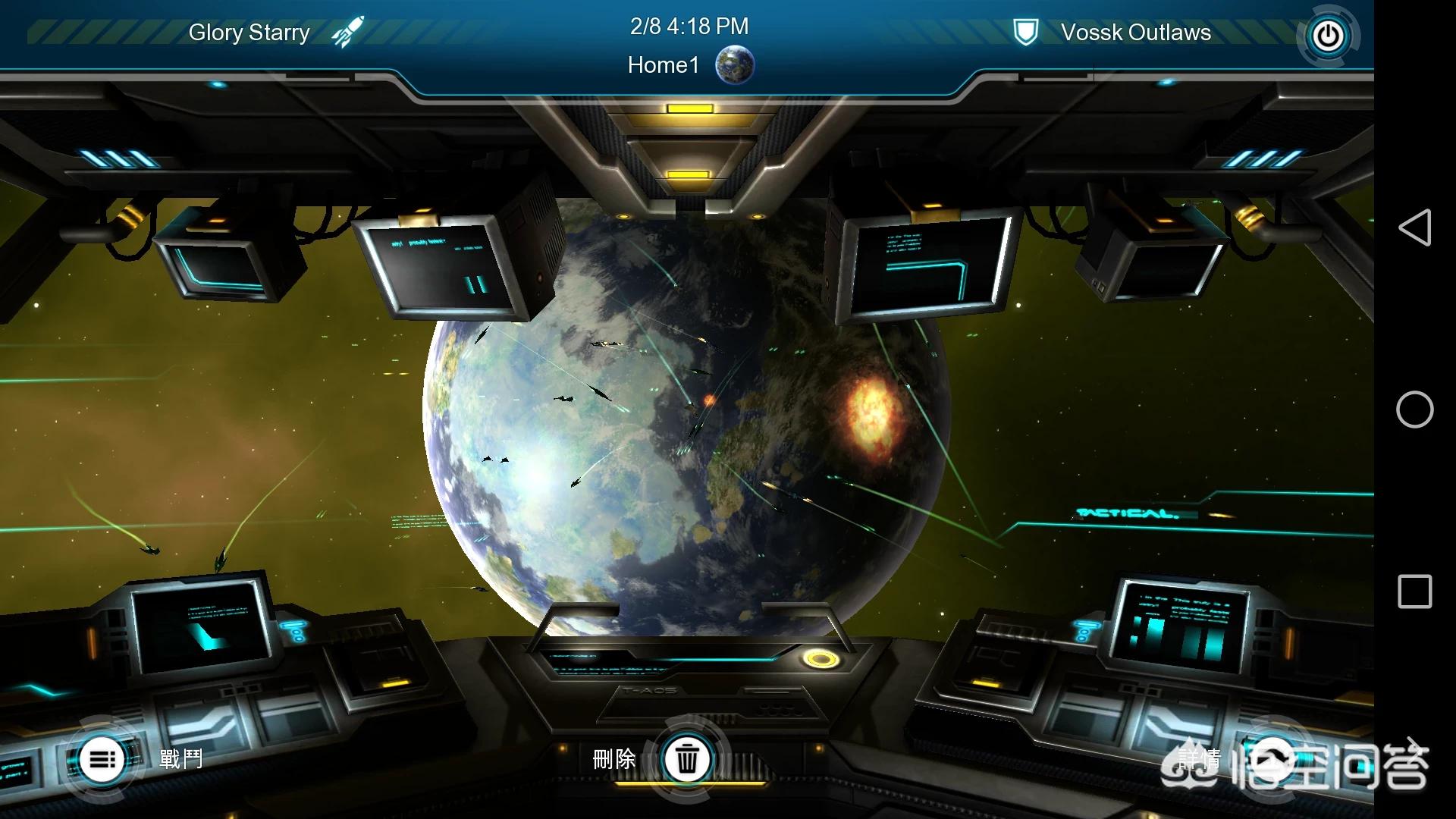
Task: Tap the power button icon
Action: [x=1328, y=36]
